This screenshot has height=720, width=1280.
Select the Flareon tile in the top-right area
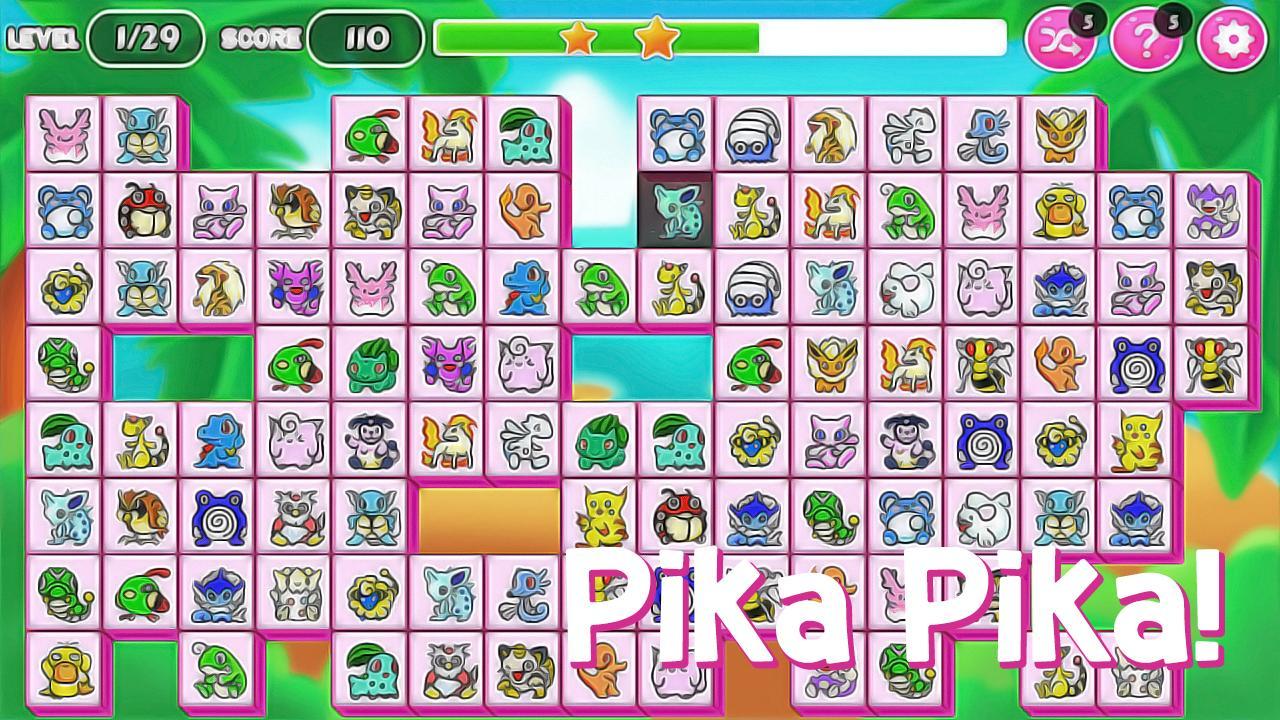[1062, 137]
